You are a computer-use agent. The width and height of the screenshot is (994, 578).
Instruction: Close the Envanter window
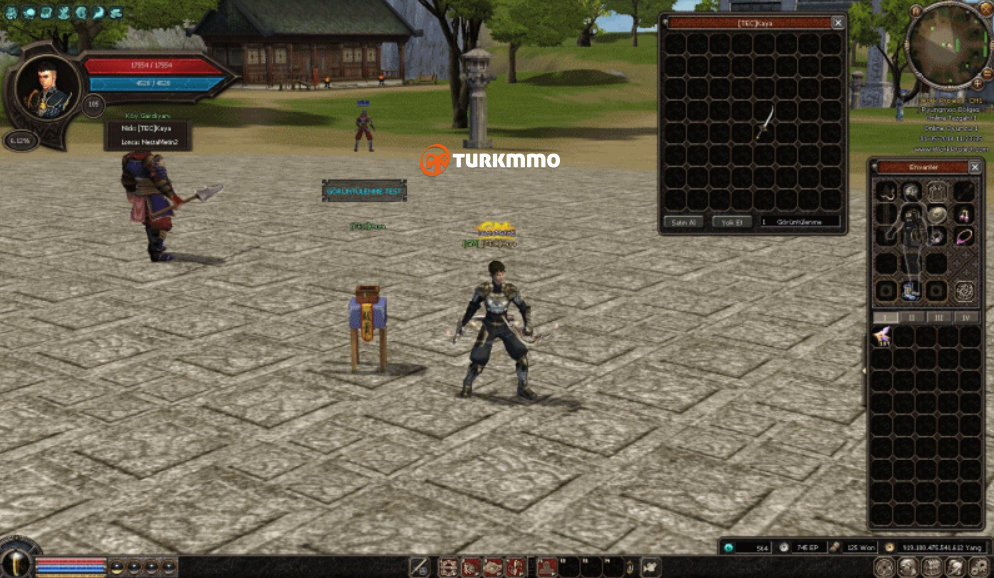point(975,167)
